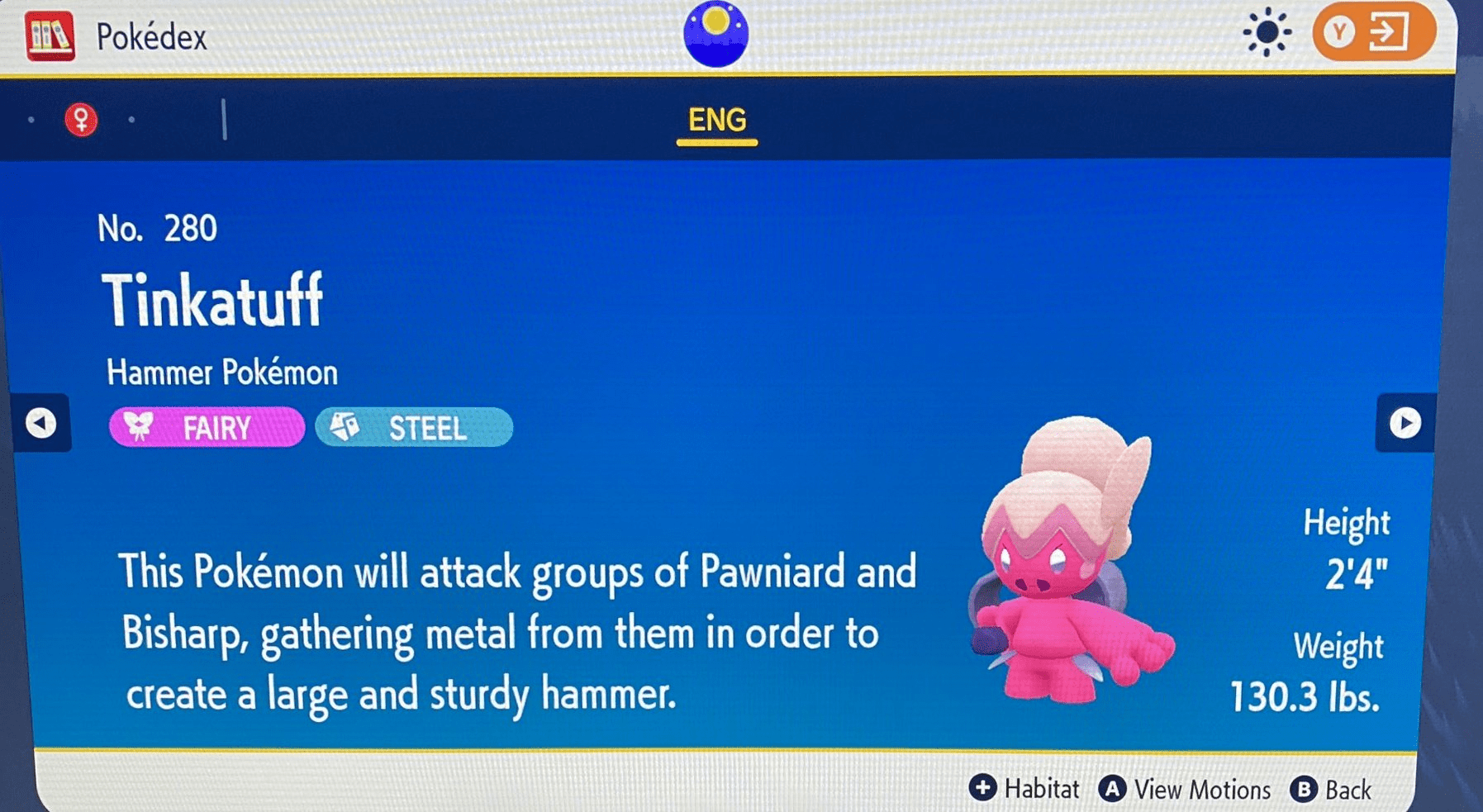
Task: Click the A button icon beside View Motions
Action: click(x=1114, y=788)
